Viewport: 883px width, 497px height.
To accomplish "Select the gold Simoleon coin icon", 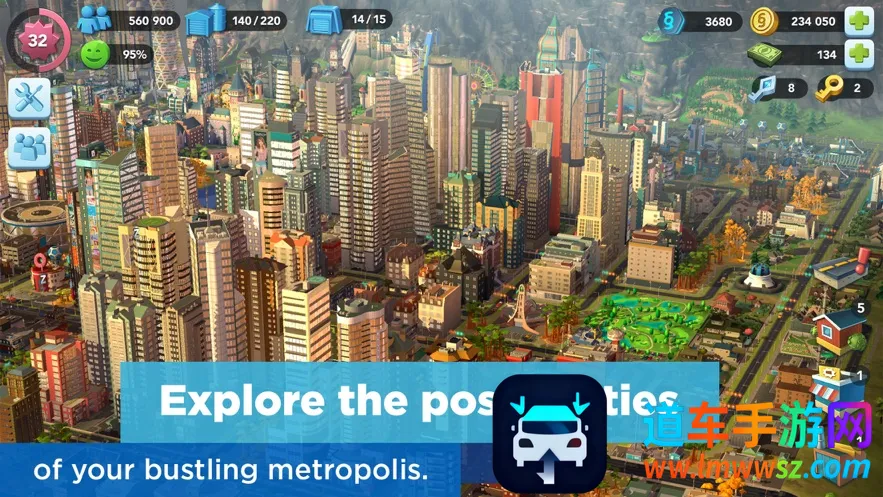I will (764, 20).
